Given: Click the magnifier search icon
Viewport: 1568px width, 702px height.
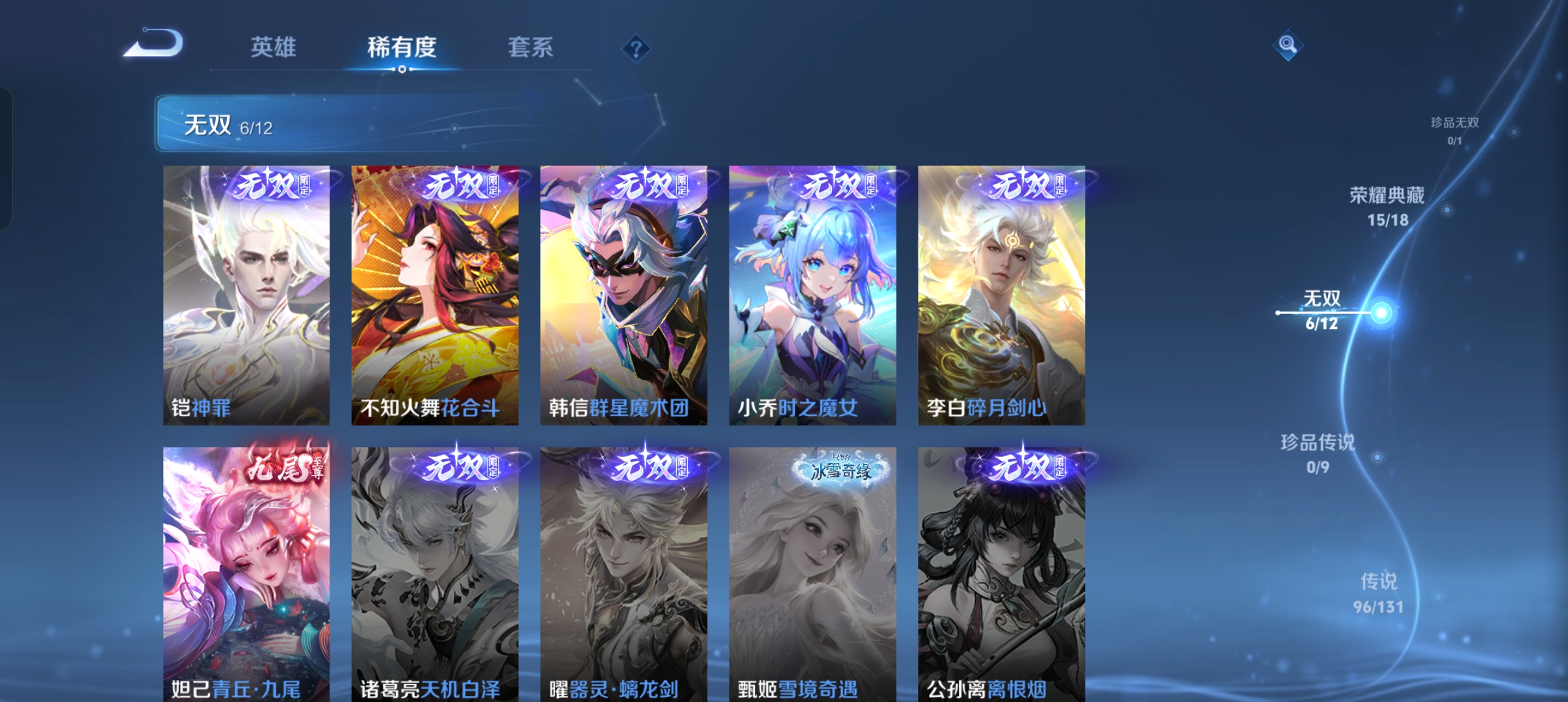Looking at the screenshot, I should click(x=1287, y=45).
